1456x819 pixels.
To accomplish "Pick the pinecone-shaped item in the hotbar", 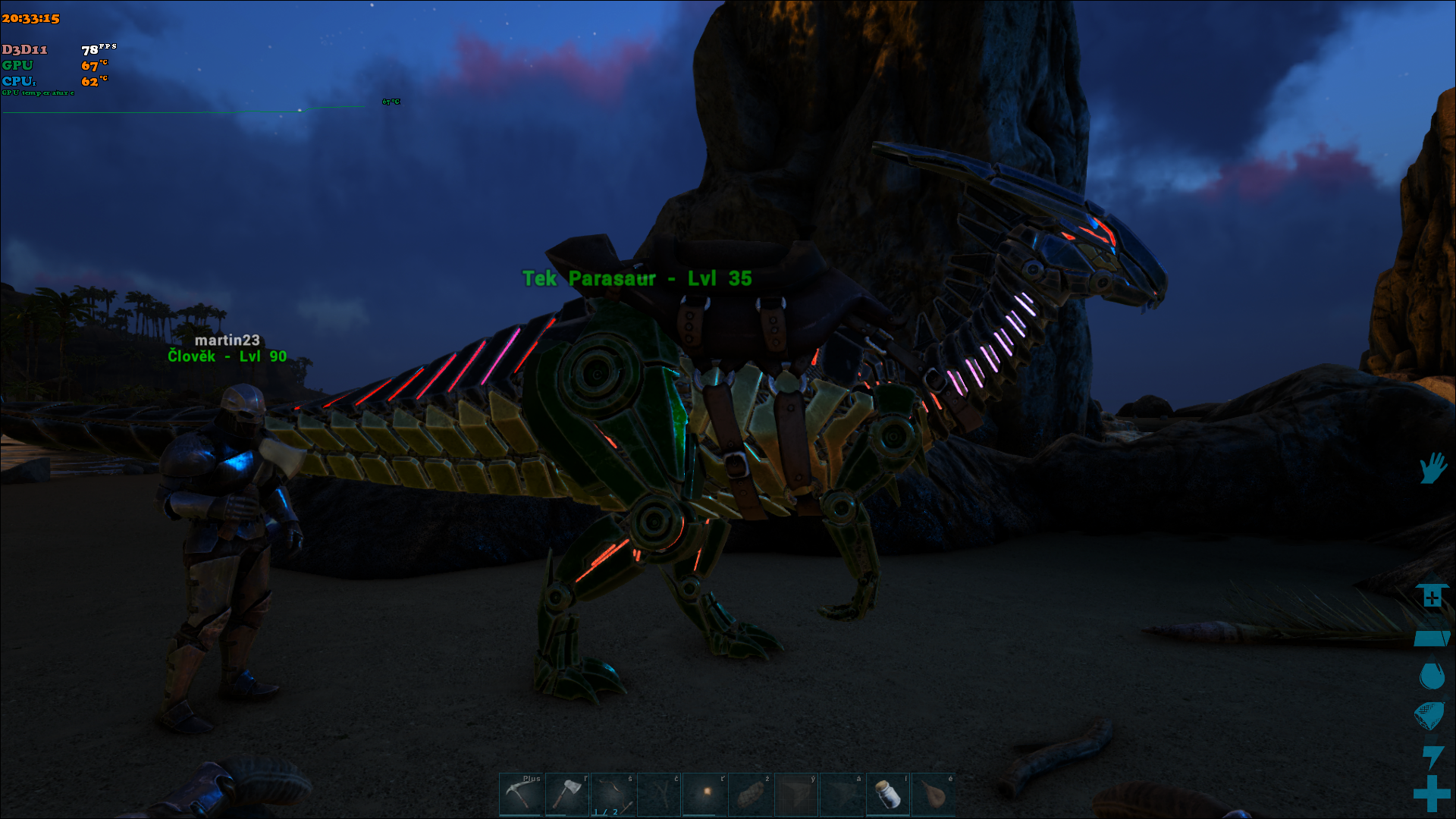I will [x=751, y=794].
